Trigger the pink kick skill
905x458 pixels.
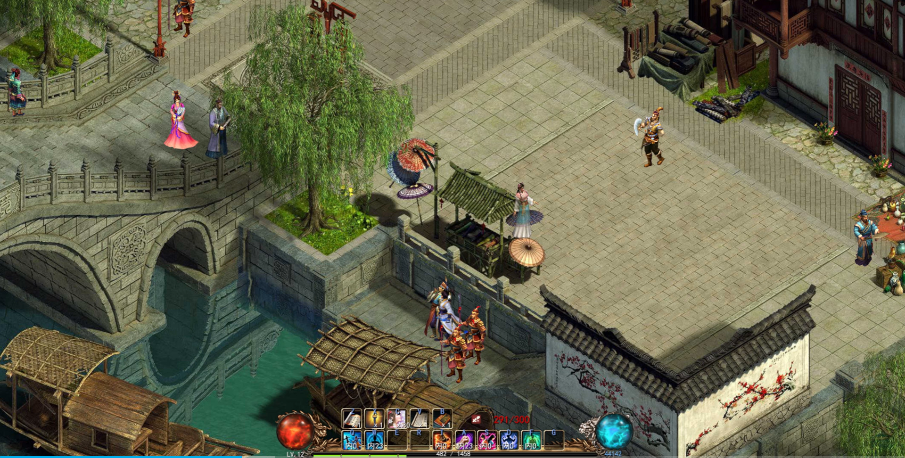pyautogui.click(x=487, y=440)
